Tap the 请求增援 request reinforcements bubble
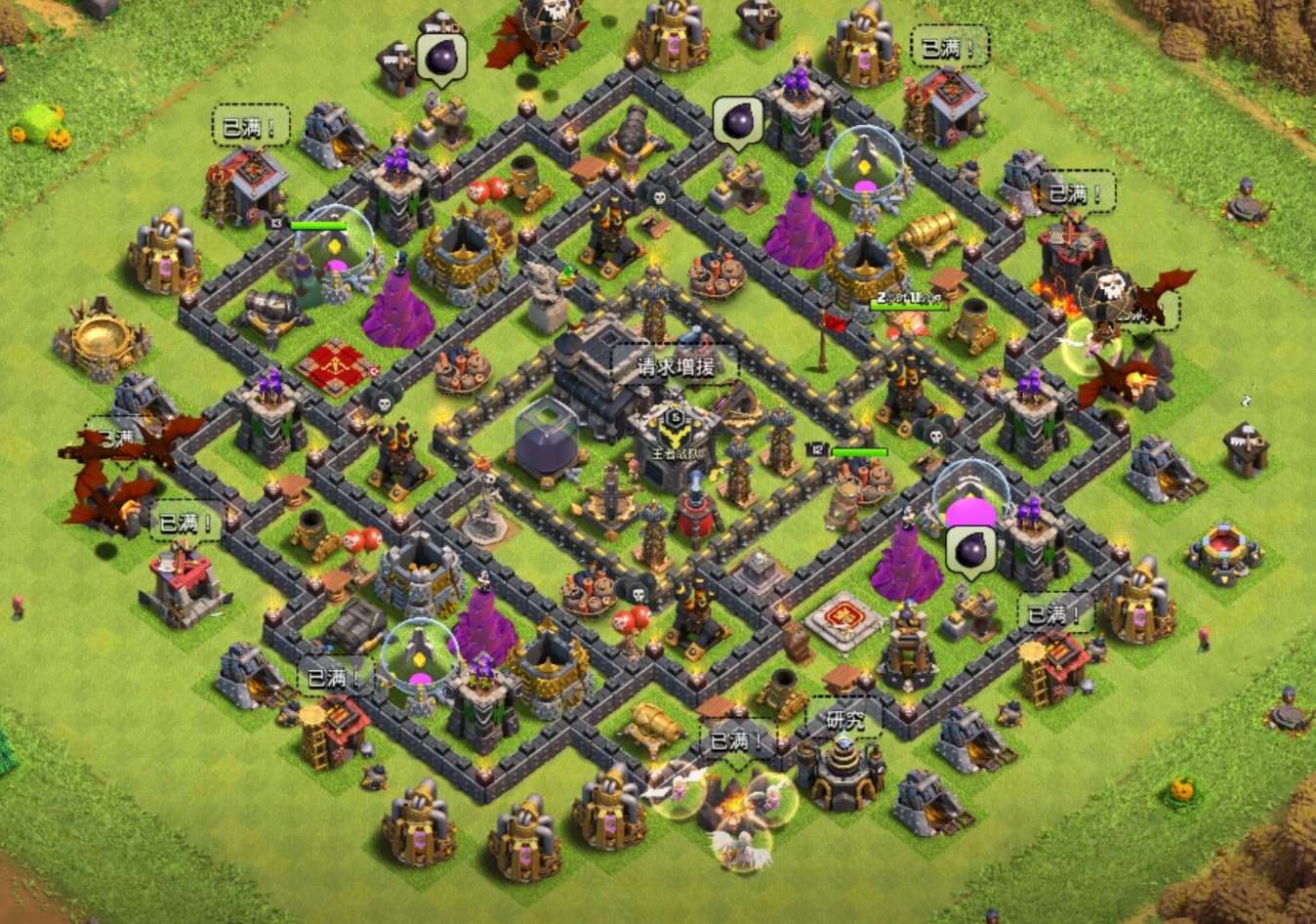This screenshot has width=1316, height=924. click(676, 366)
